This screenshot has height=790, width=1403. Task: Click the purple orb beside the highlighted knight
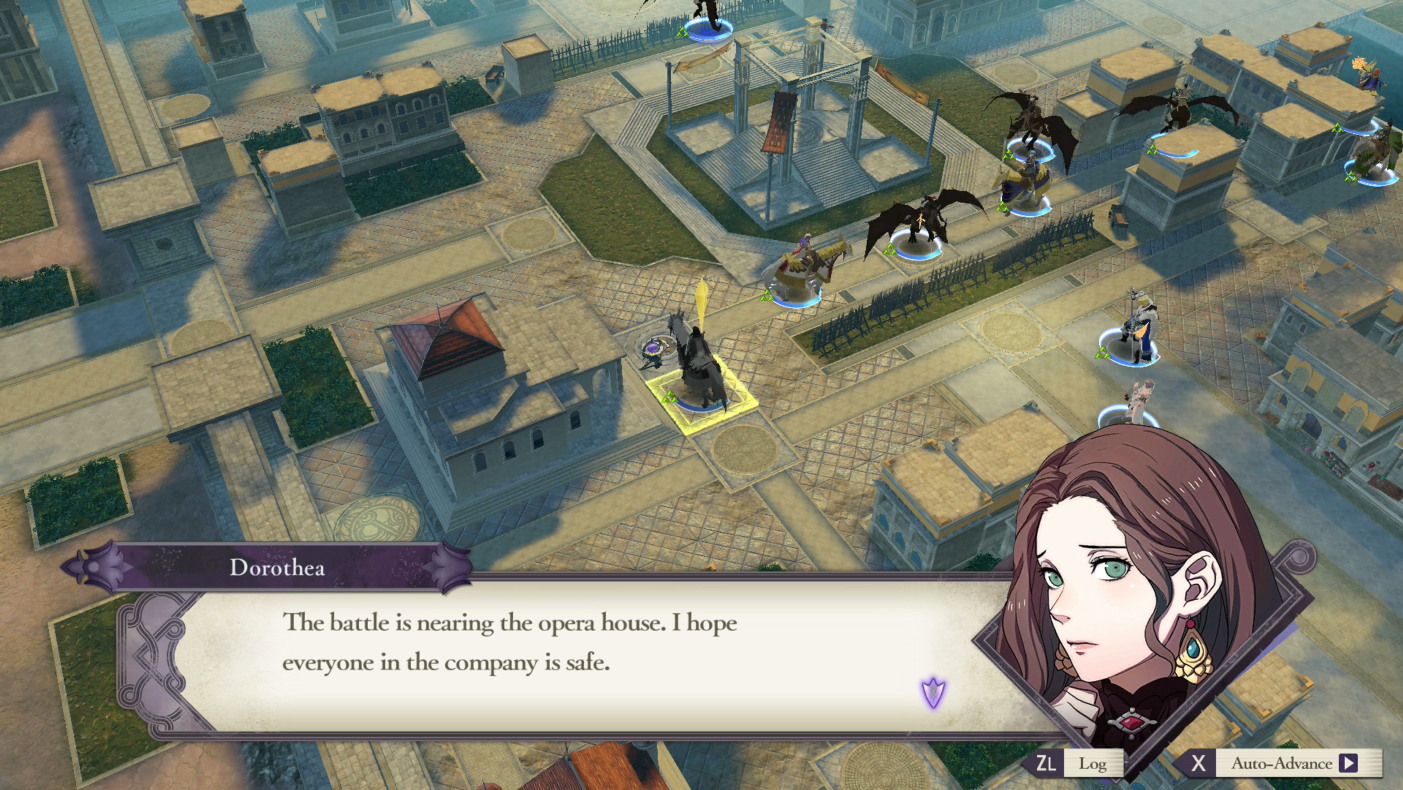(652, 350)
